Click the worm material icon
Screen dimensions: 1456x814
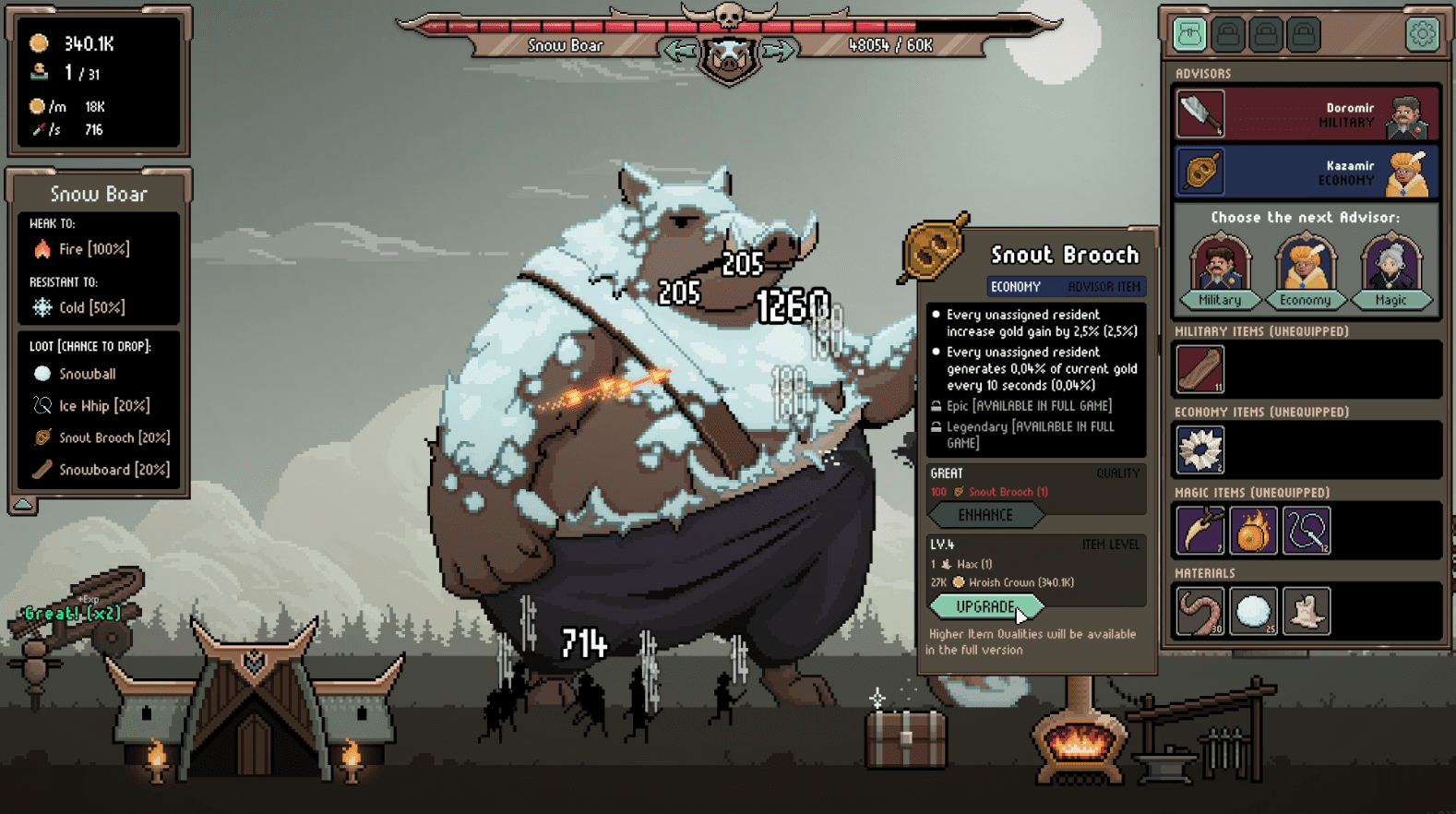coord(1199,611)
